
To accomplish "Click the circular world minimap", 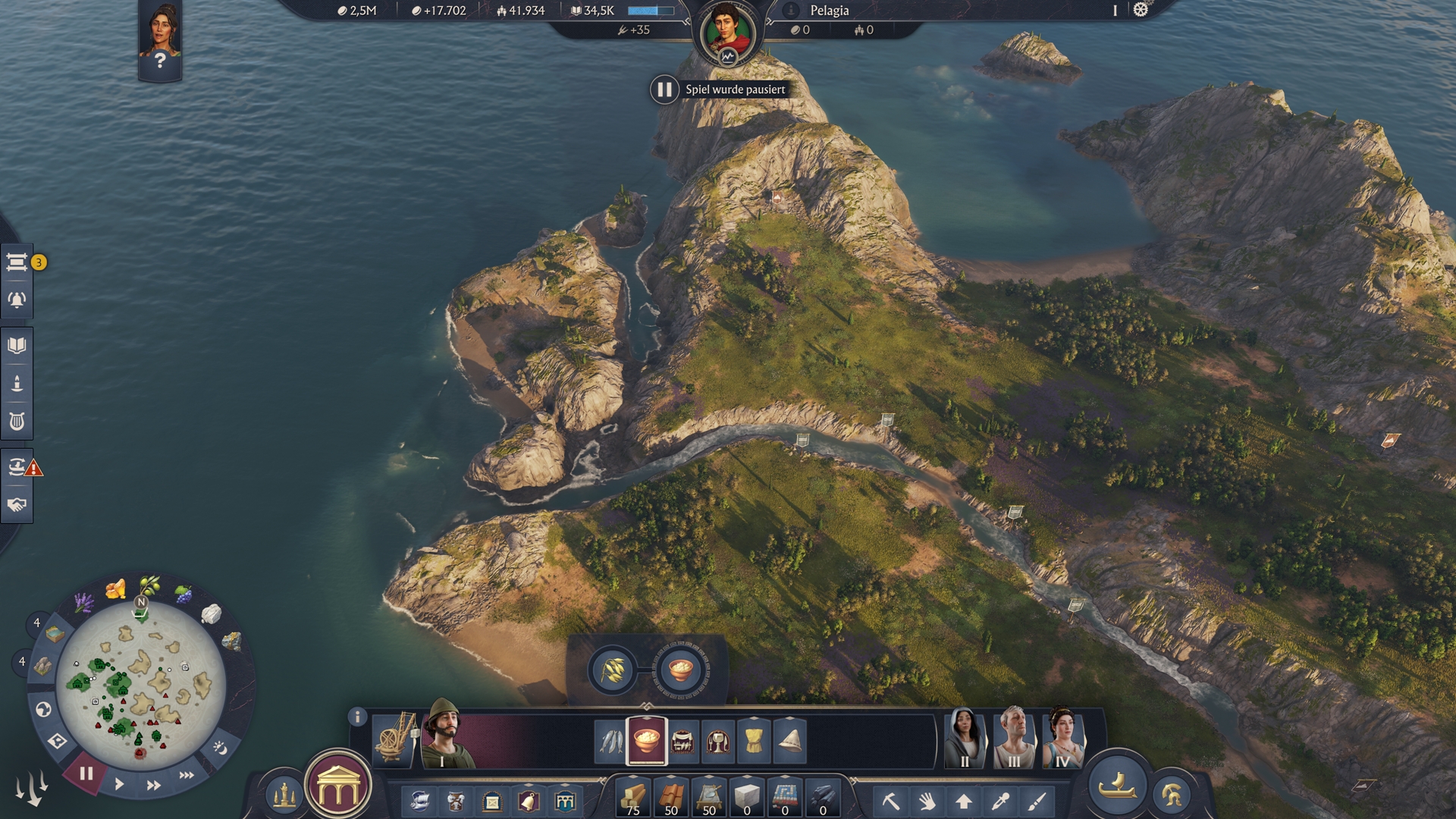I will point(140,685).
